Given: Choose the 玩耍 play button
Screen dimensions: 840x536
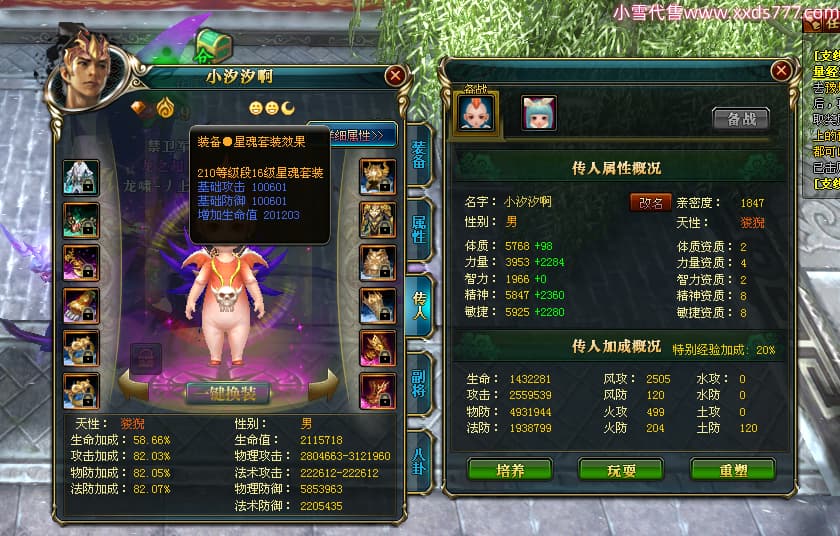Looking at the screenshot, I should pyautogui.click(x=621, y=470).
